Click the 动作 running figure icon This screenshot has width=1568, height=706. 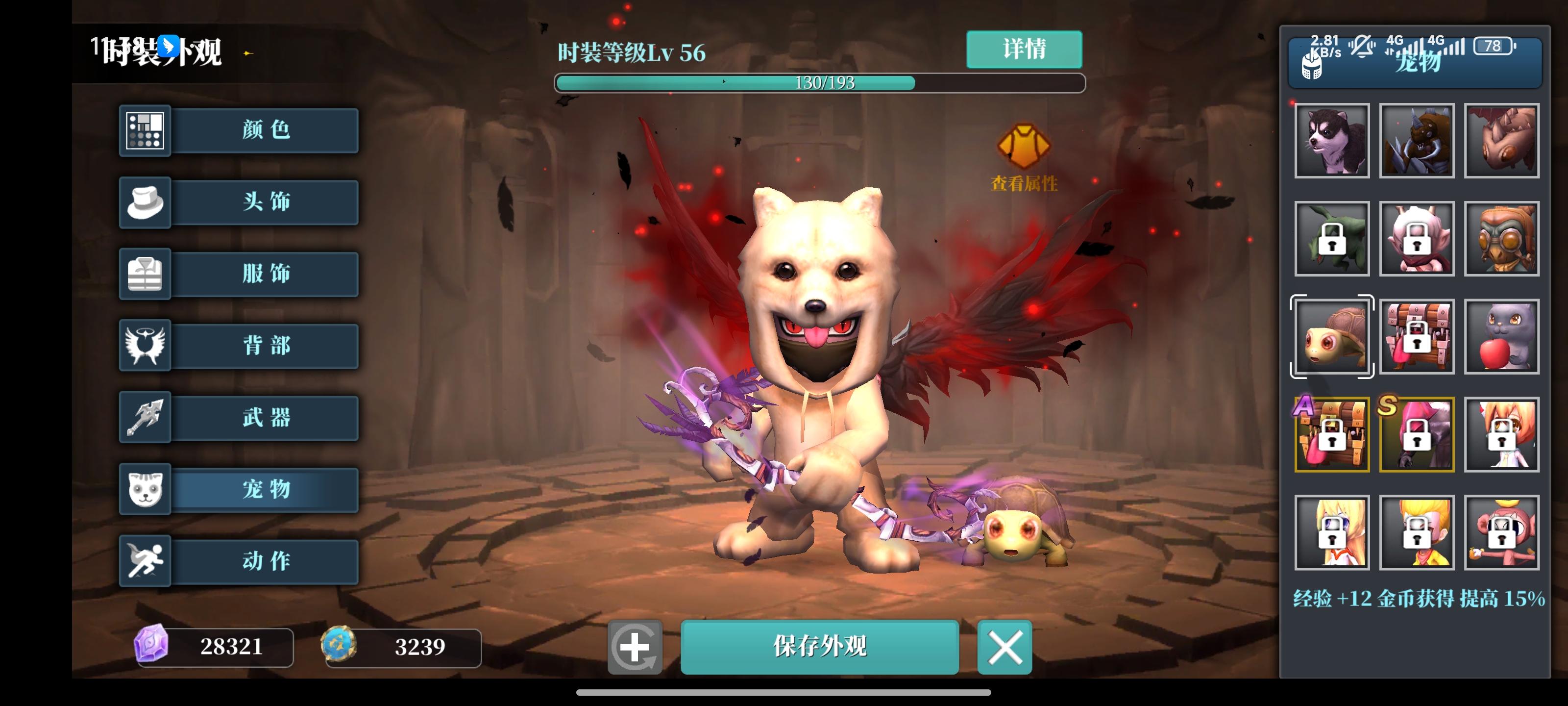145,561
